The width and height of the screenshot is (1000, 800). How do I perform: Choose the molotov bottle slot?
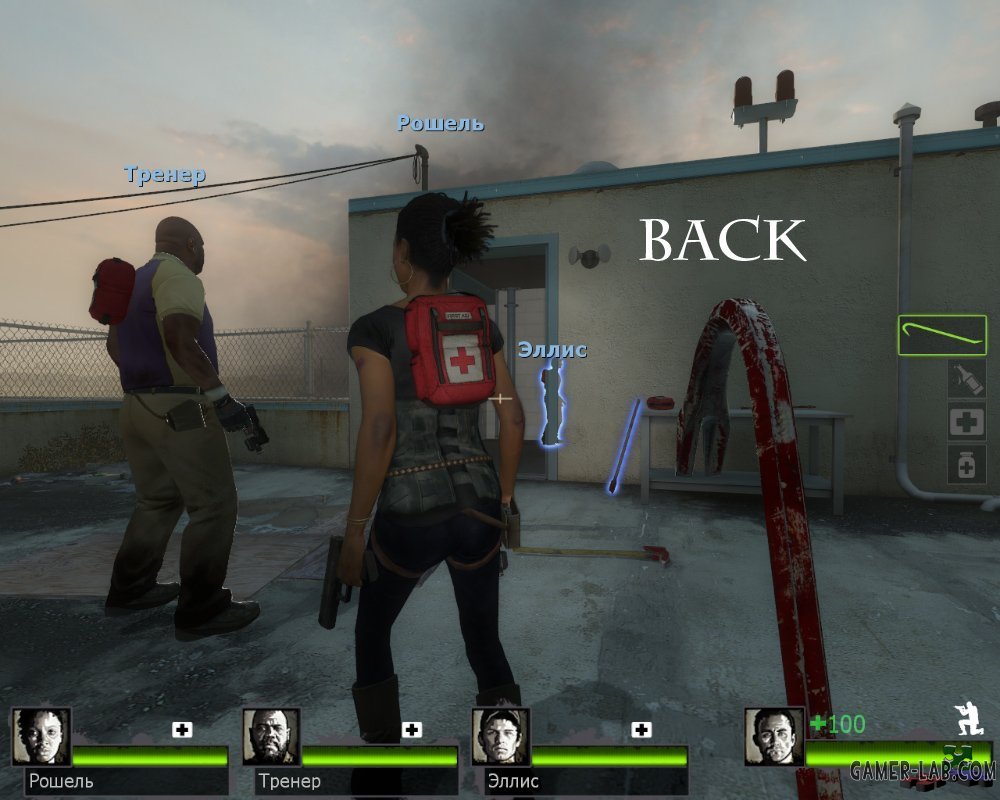tap(967, 379)
